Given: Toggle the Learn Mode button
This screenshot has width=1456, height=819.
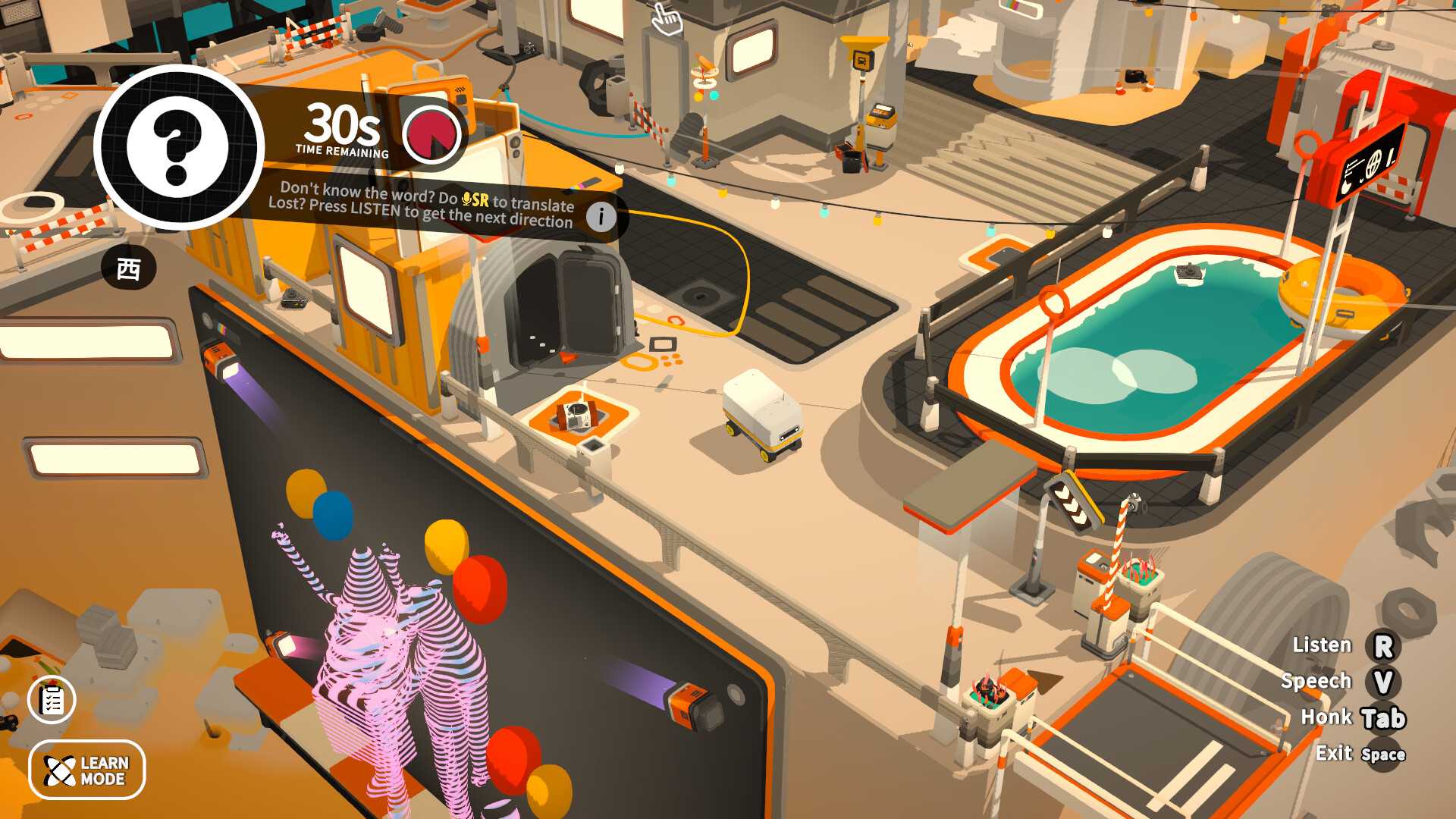Looking at the screenshot, I should (87, 770).
